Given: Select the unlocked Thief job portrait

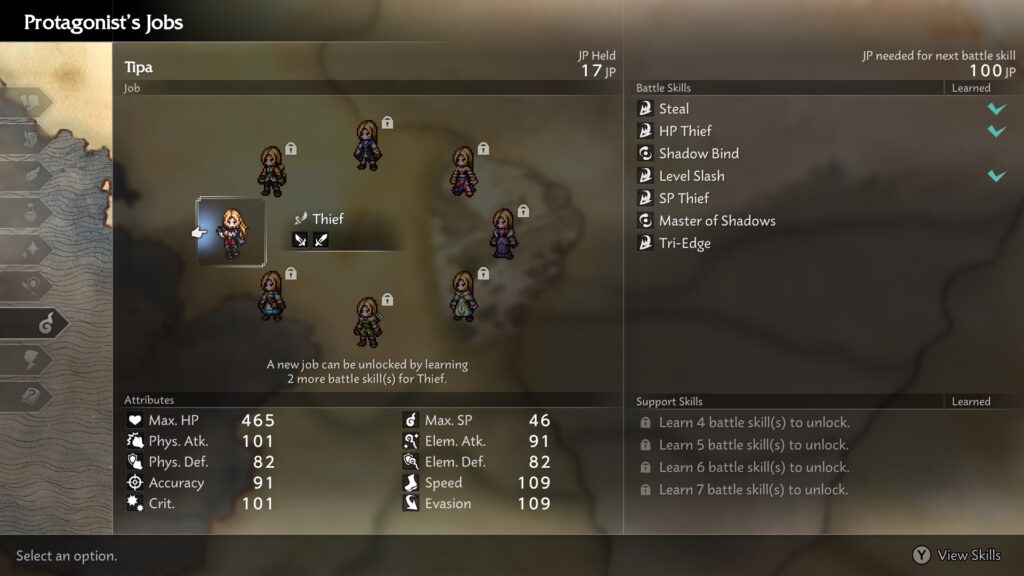Looking at the screenshot, I should tap(231, 231).
